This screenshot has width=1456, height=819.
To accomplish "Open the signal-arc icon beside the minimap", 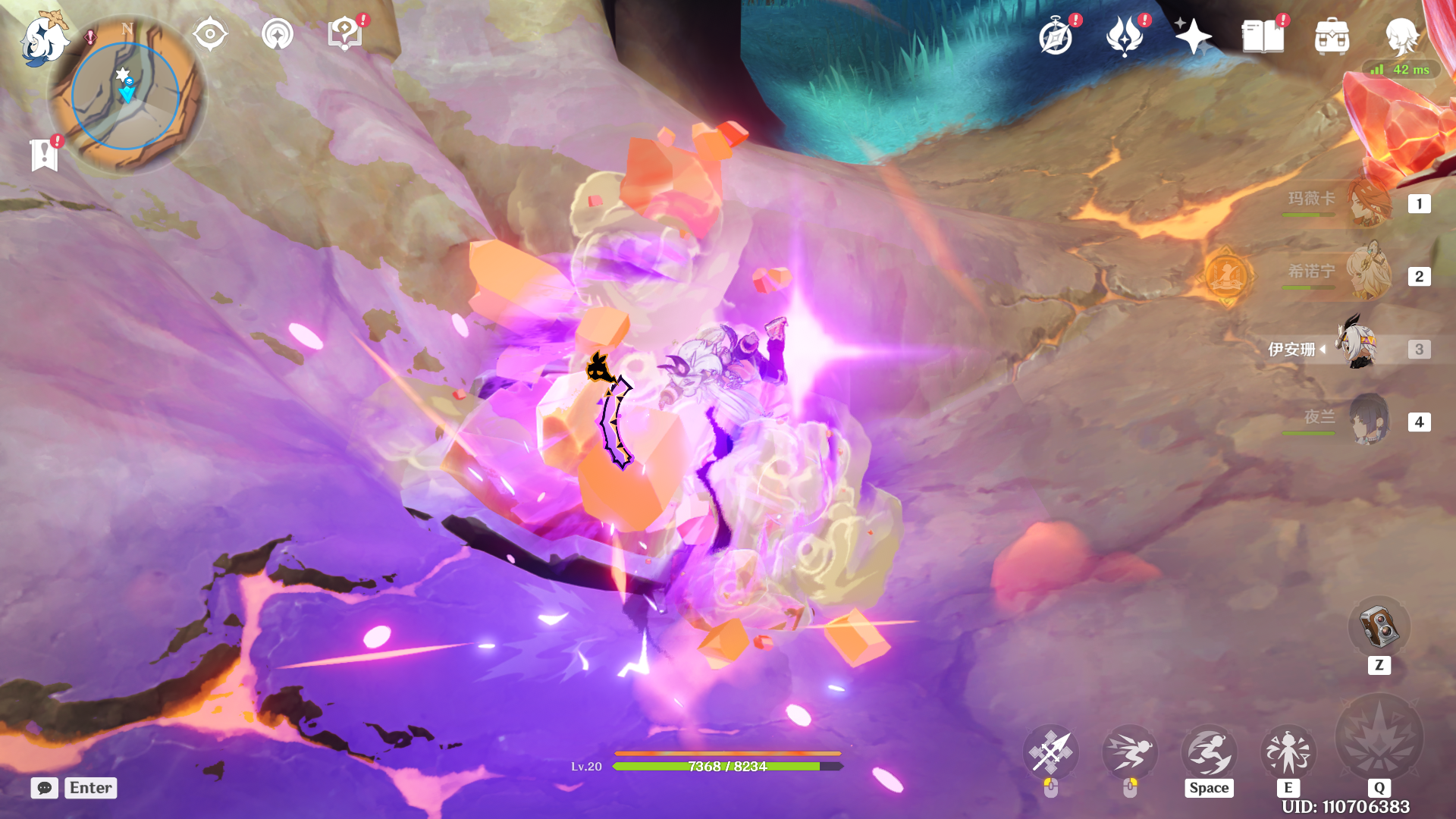I will click(x=277, y=34).
